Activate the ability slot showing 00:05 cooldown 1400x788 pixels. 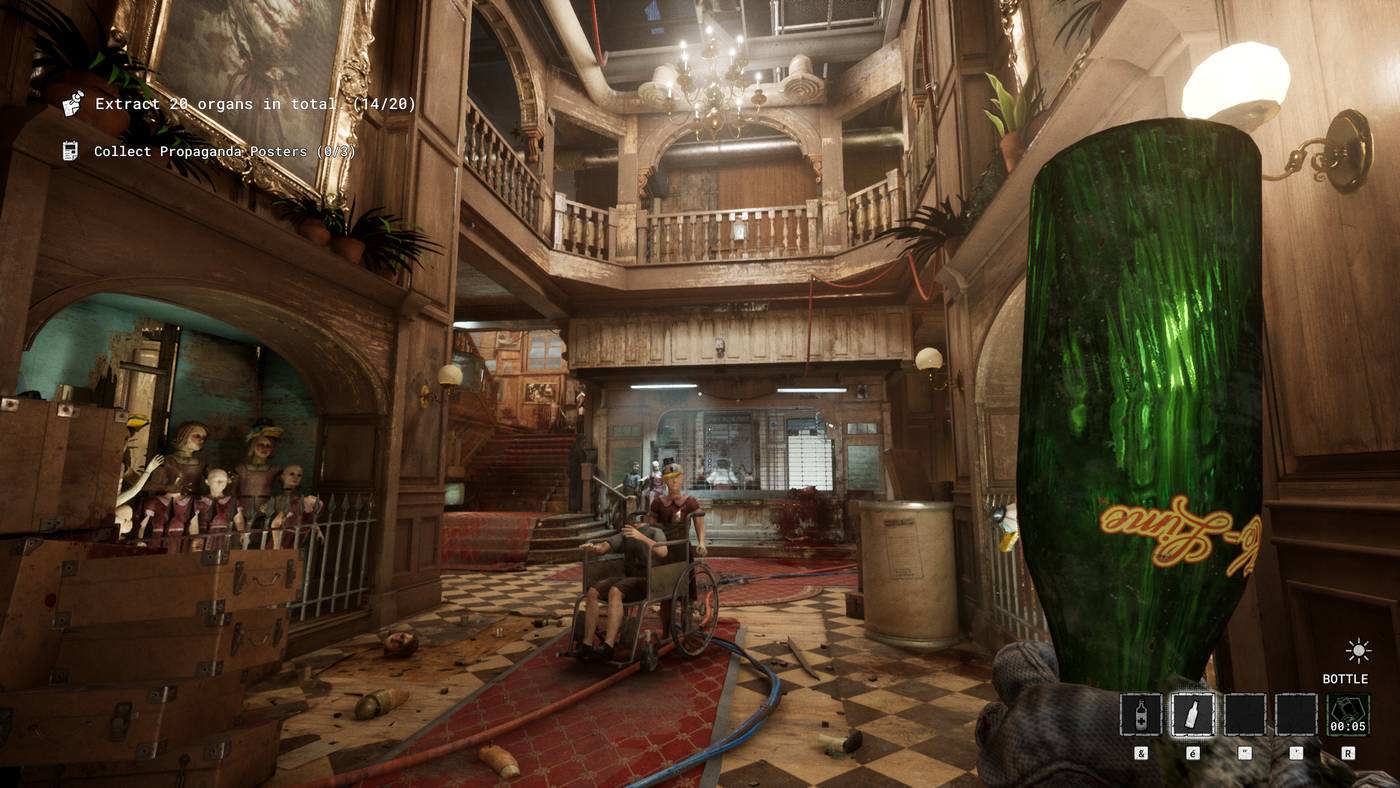[x=1347, y=715]
